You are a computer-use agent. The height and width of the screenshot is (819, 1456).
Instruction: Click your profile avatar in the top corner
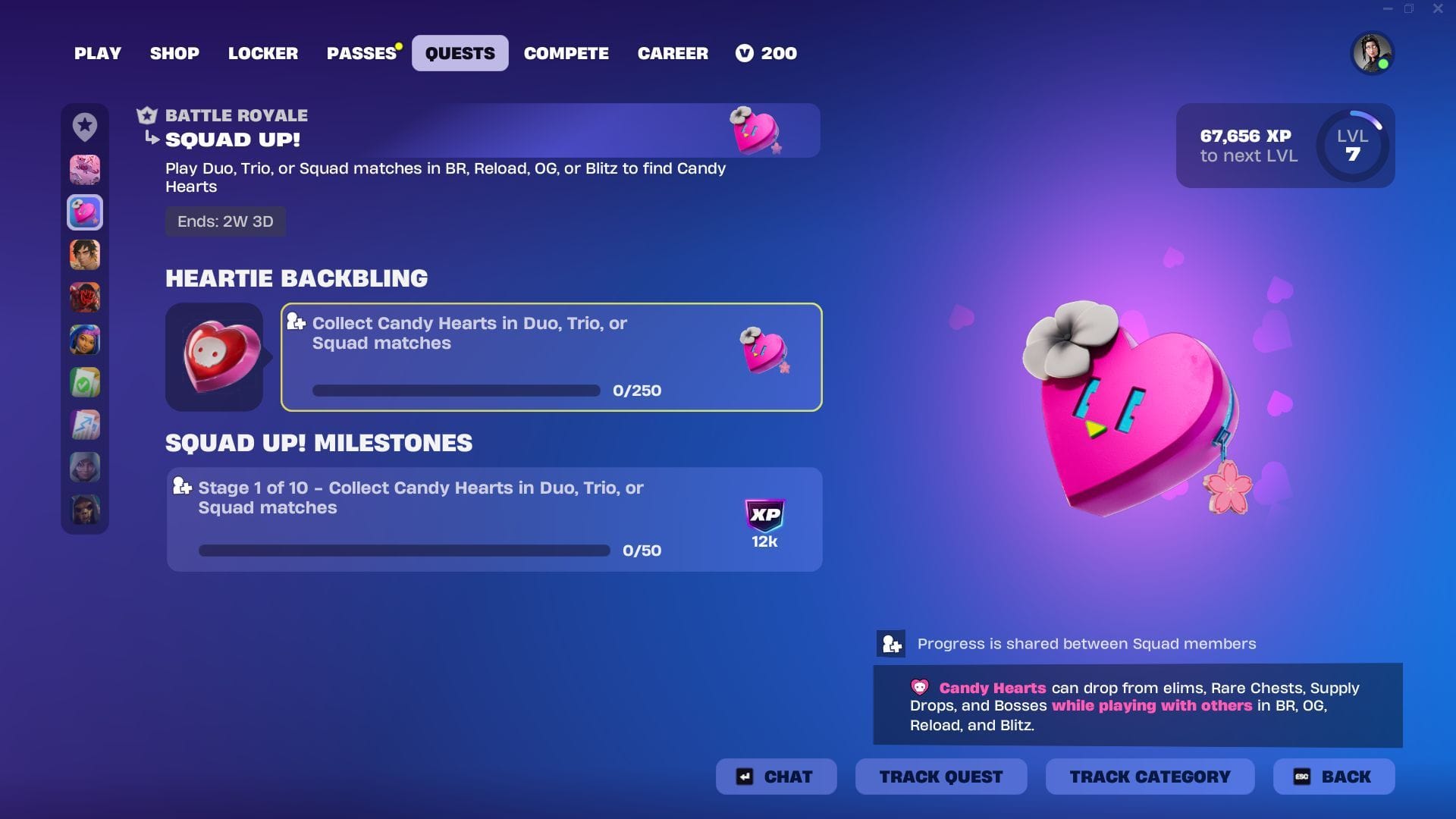pos(1373,53)
